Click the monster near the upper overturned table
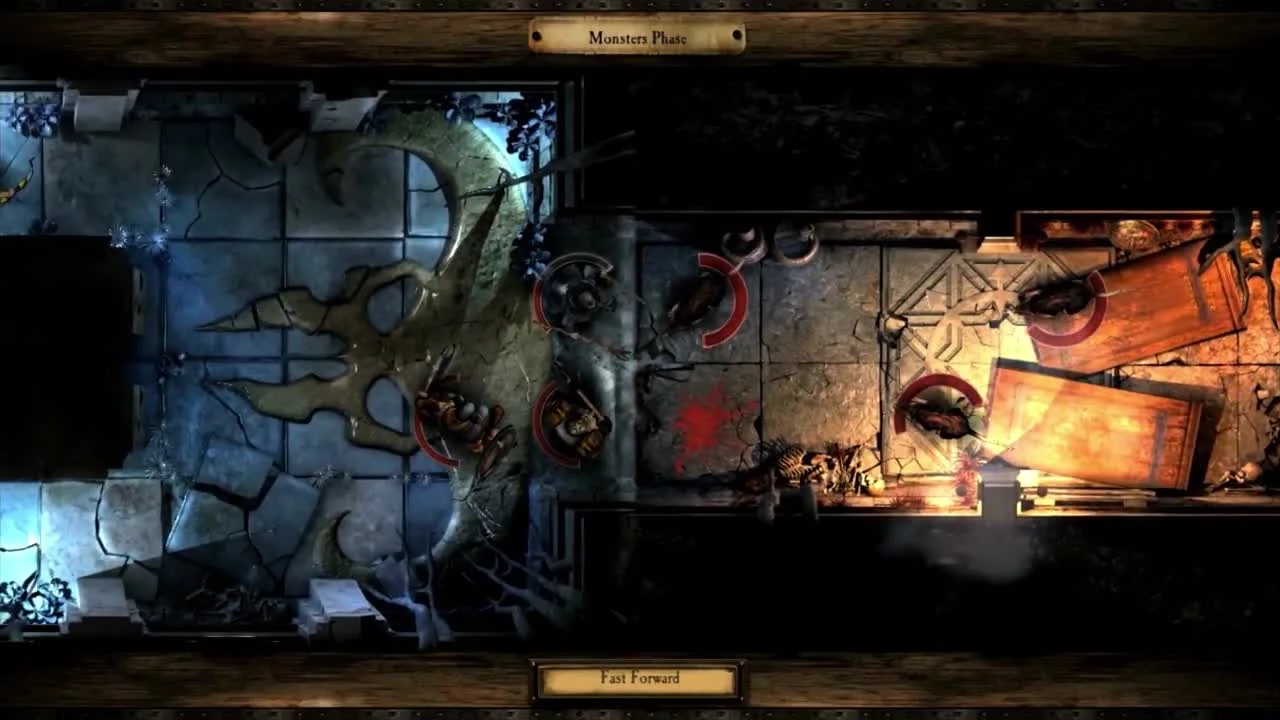The image size is (1280, 720). pyautogui.click(x=1060, y=305)
